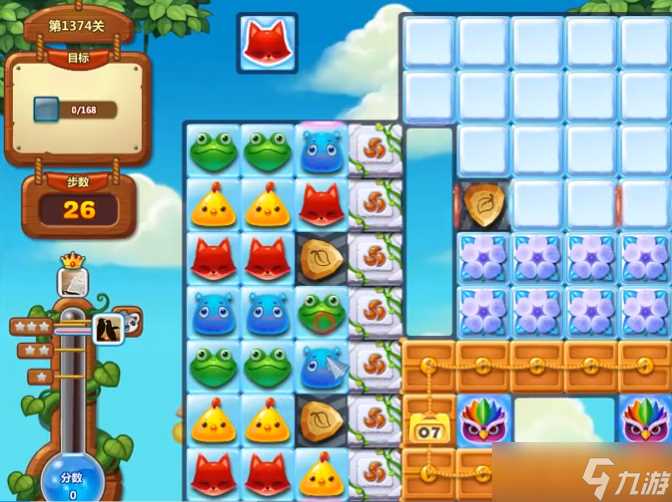Viewport: 672px width, 502px height.
Task: Select the leaf stone beside the ice blocks
Action: click(x=484, y=204)
